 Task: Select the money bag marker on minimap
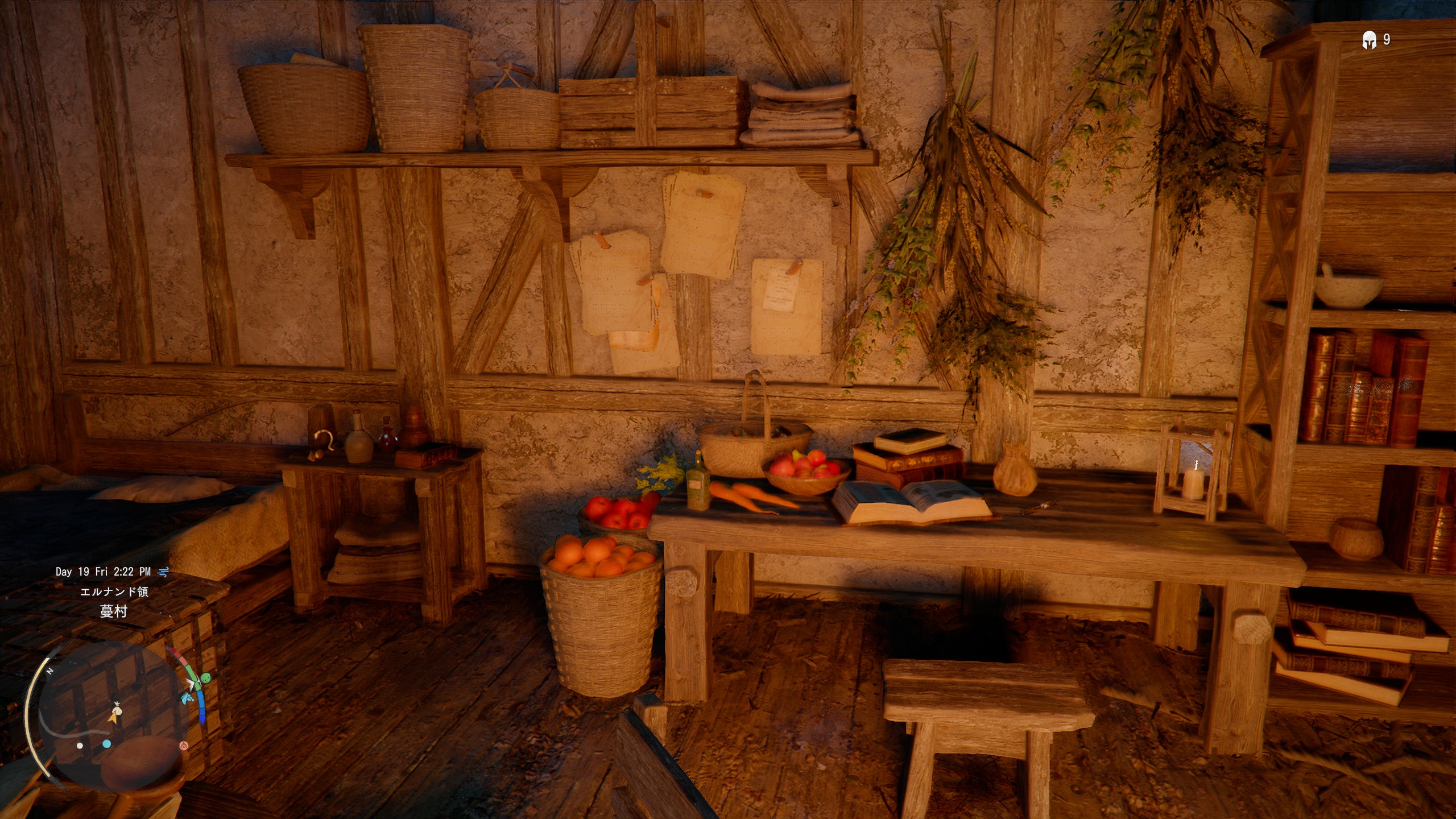[x=117, y=709]
